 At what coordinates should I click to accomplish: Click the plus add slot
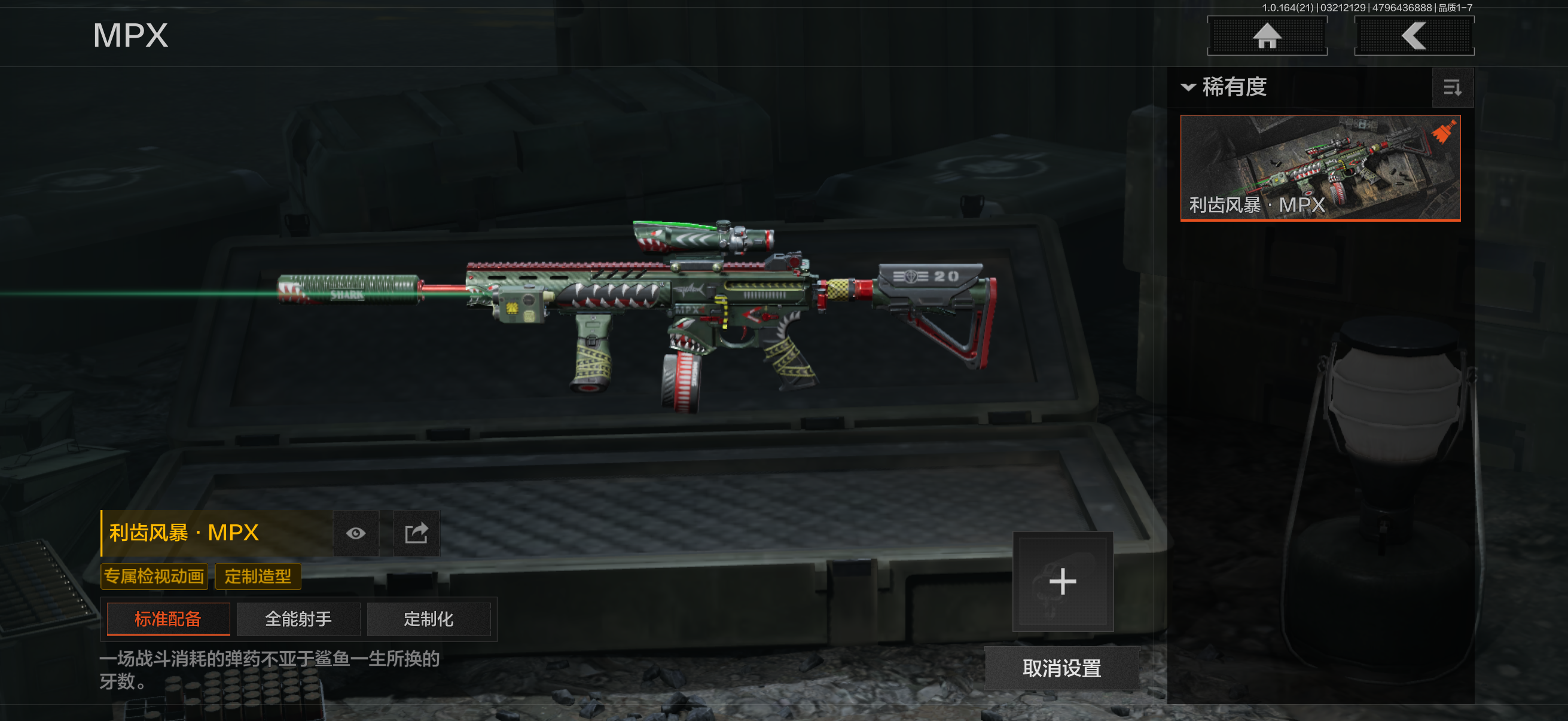click(1062, 582)
